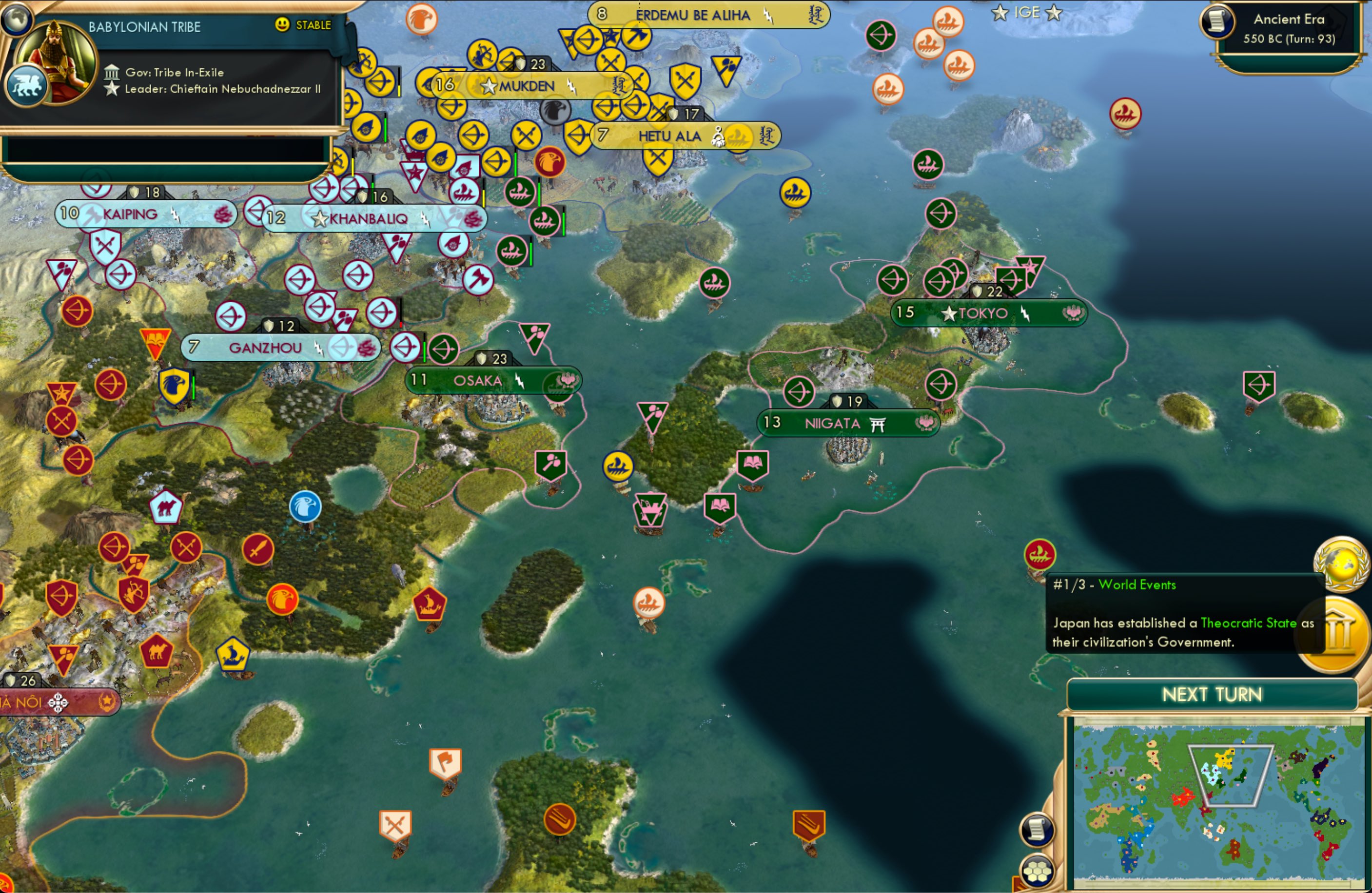Open the Theocratic State link in notification

tap(1248, 623)
